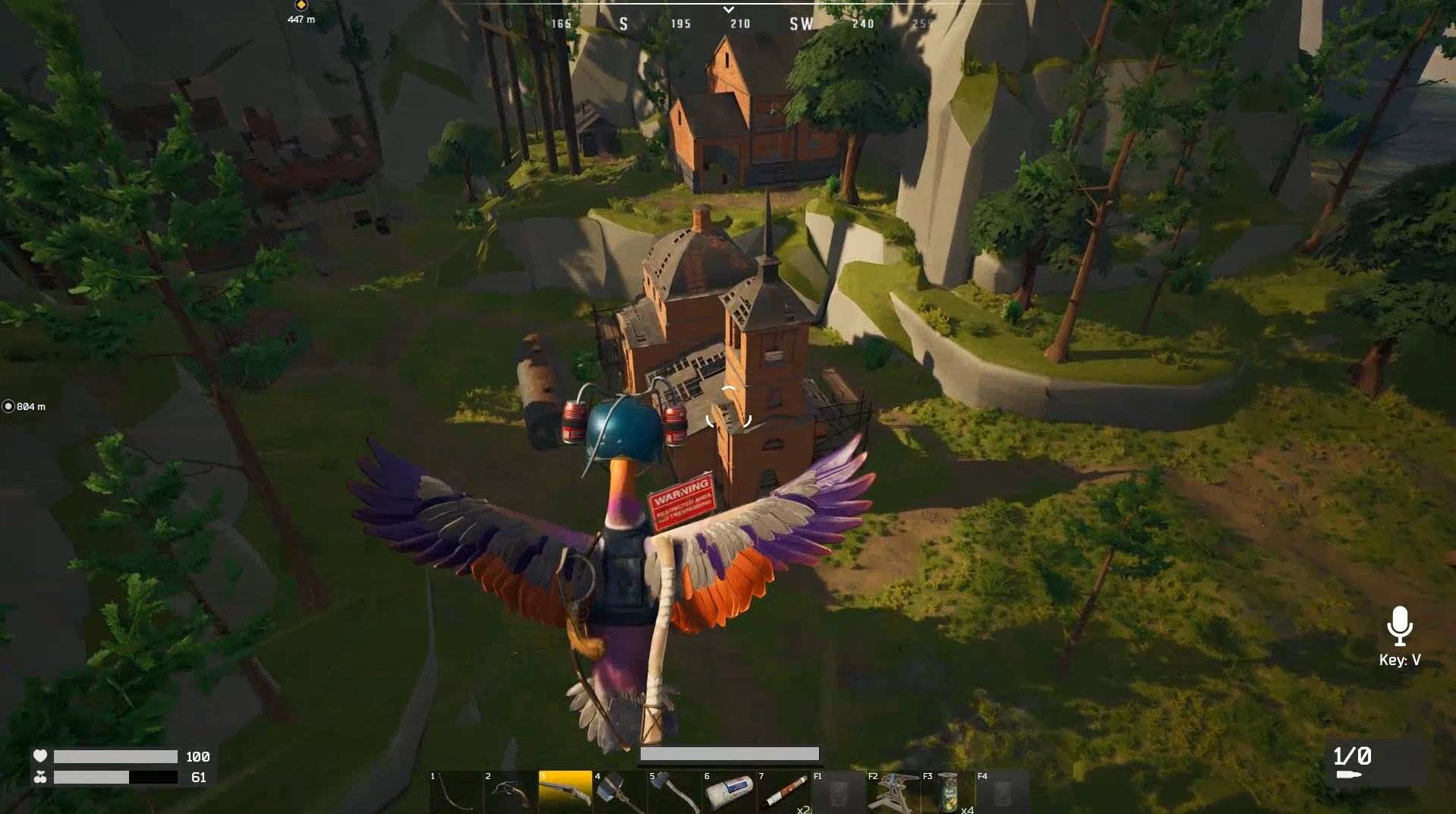
Task: Equip the axe in slot 5
Action: click(x=674, y=793)
